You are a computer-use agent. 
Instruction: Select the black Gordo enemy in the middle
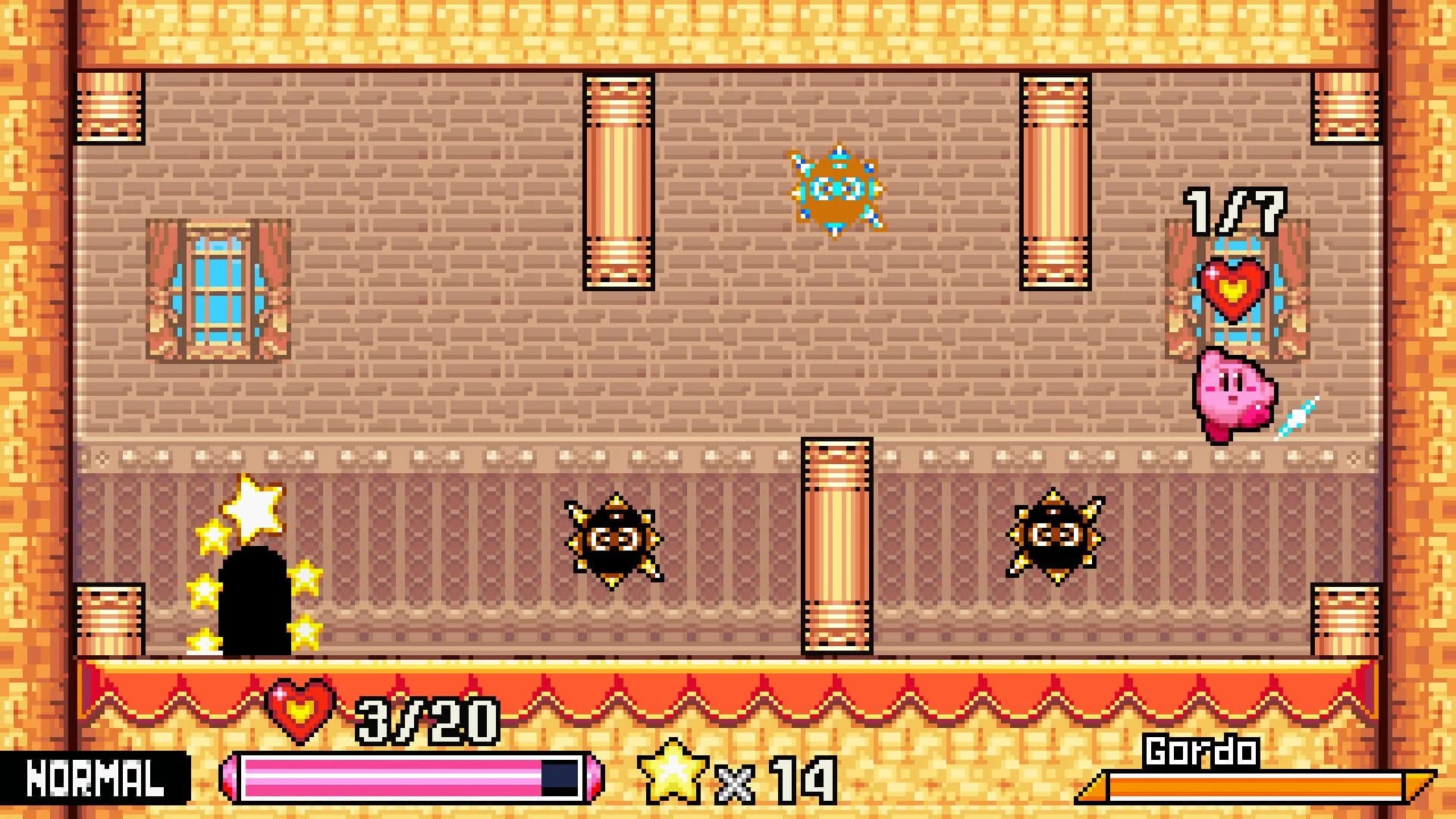(614, 538)
